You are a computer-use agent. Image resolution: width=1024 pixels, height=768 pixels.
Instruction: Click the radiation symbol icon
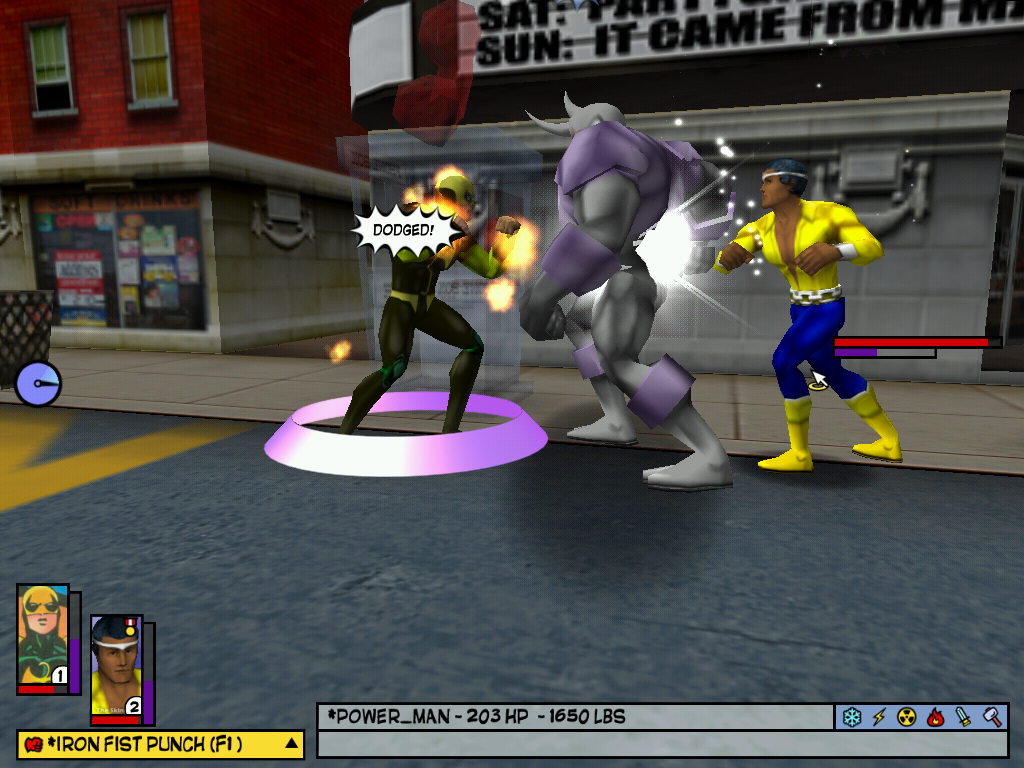click(907, 717)
